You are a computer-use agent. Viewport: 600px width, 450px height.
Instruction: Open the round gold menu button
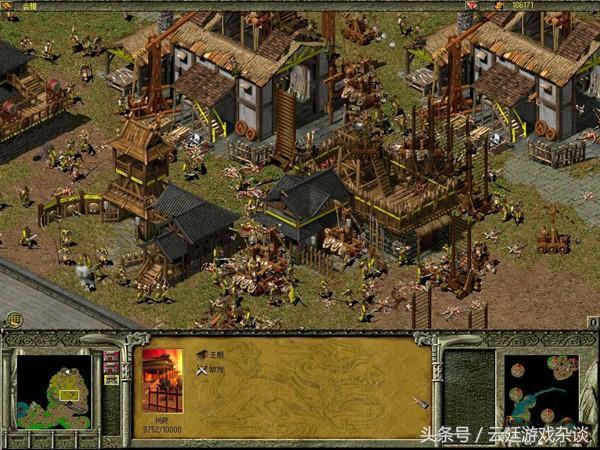[x=14, y=320]
